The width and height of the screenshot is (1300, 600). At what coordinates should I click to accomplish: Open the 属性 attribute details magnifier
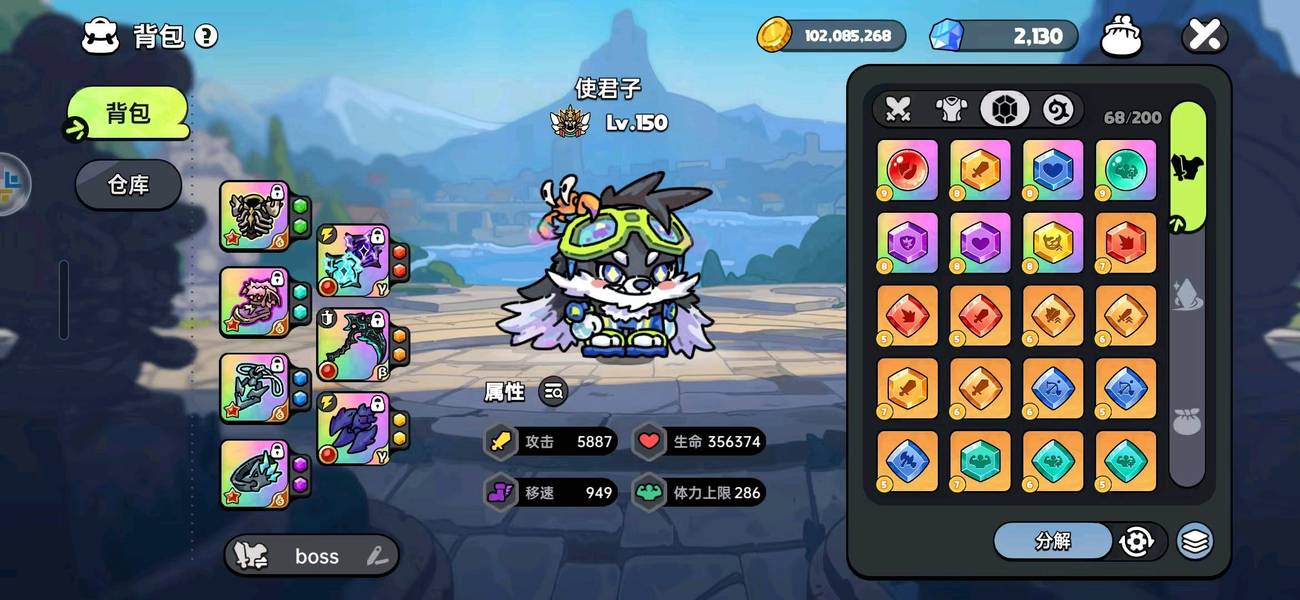pos(553,392)
